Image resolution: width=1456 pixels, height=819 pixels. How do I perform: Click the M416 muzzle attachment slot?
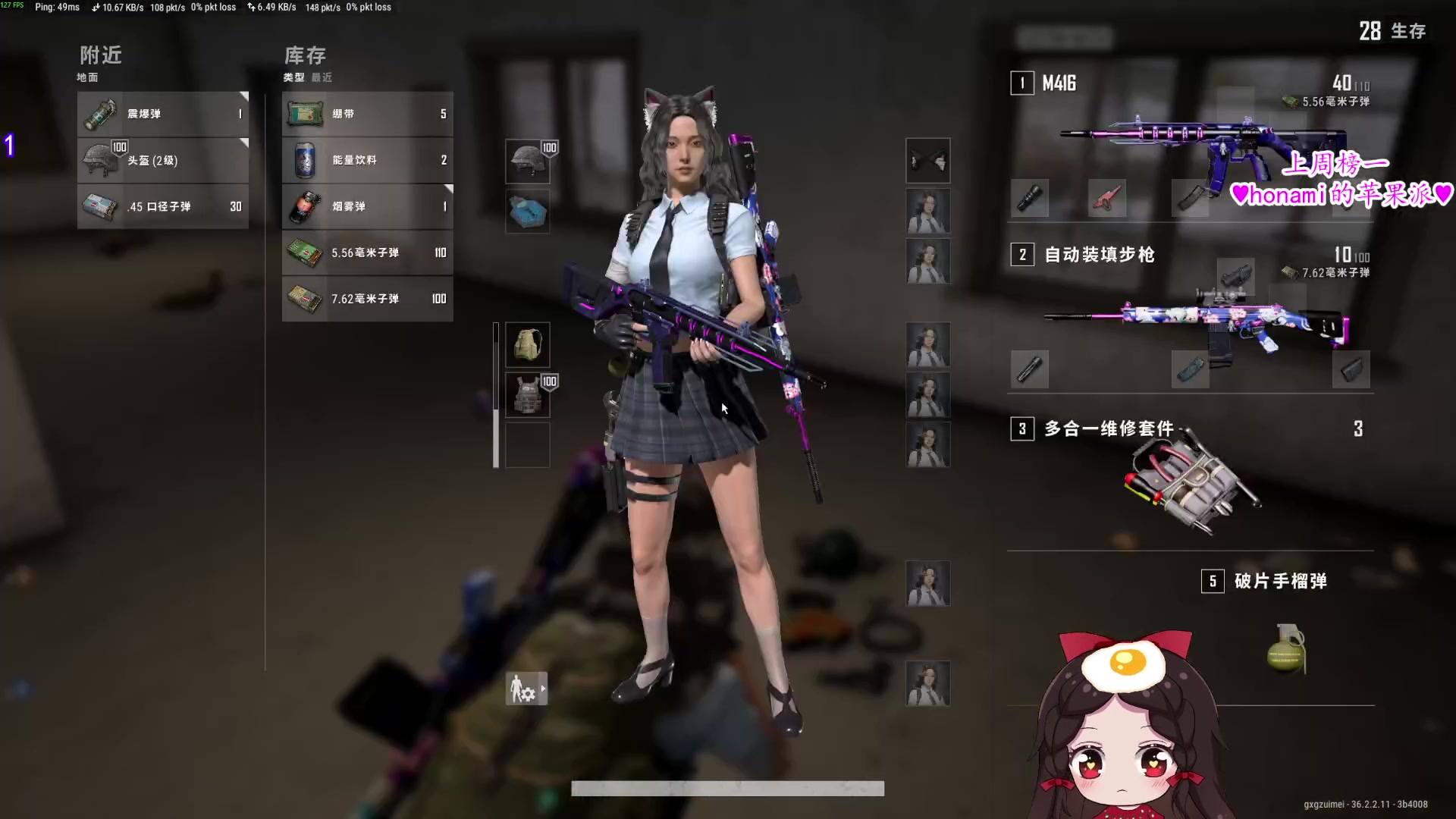click(1030, 199)
